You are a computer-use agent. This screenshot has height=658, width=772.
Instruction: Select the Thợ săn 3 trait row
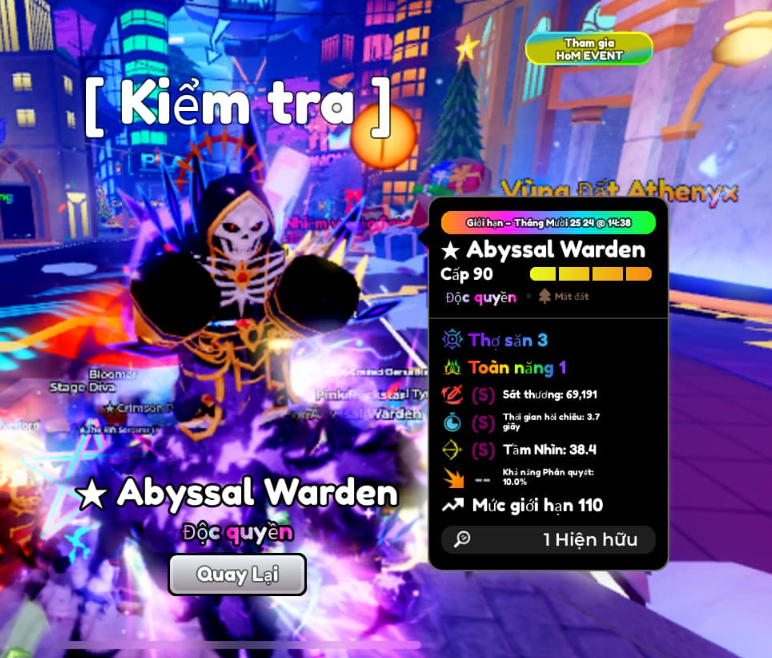508,340
